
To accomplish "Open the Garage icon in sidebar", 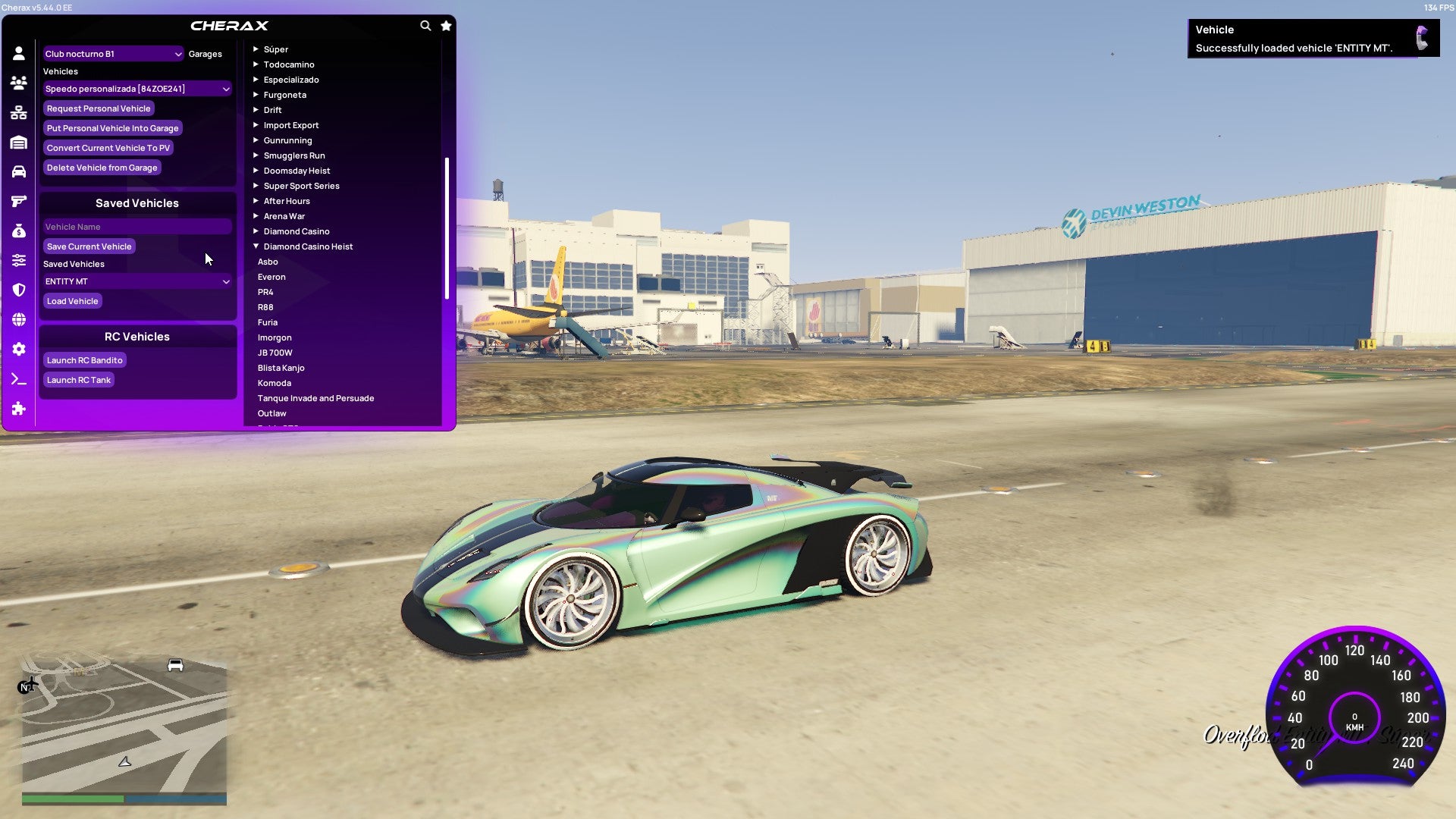I will pyautogui.click(x=19, y=142).
